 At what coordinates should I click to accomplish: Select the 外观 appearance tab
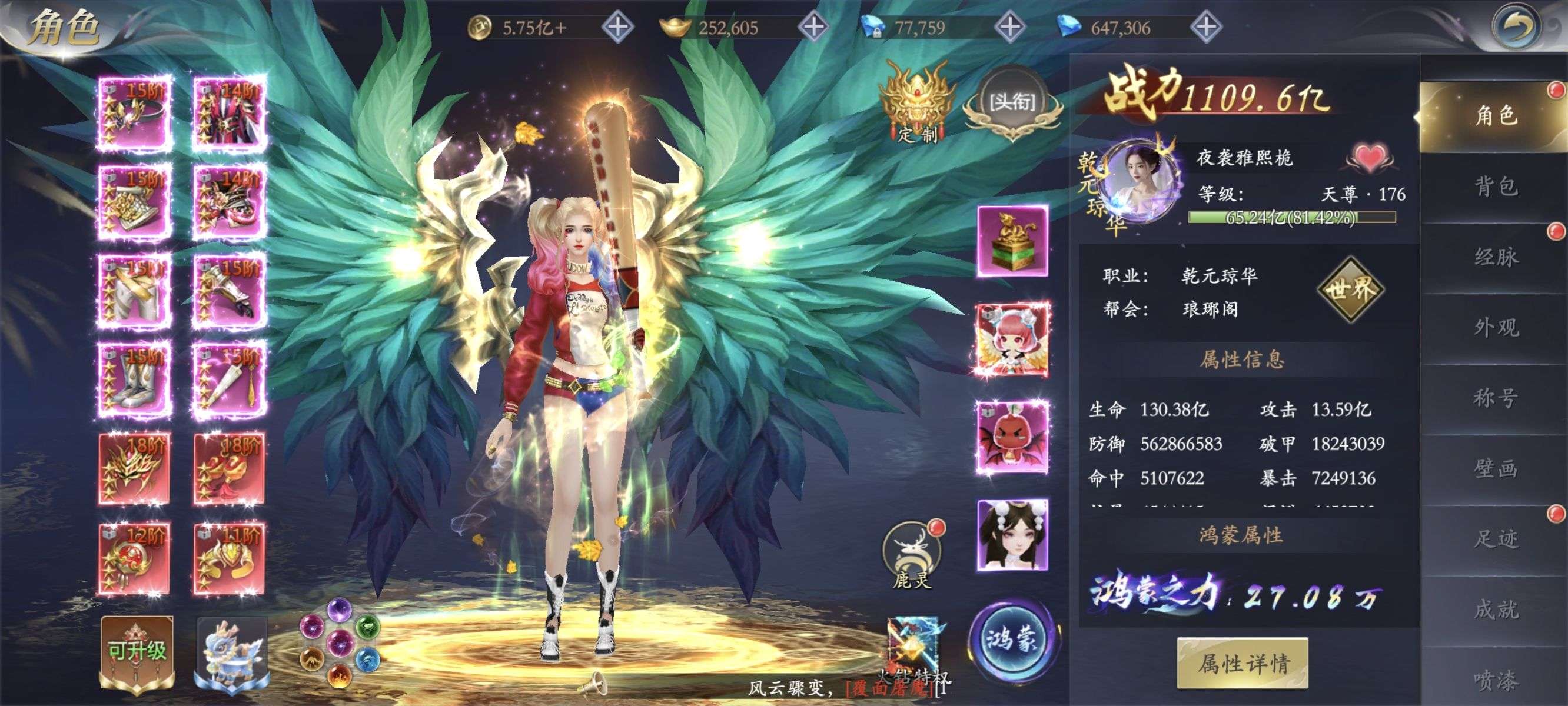pyautogui.click(x=1495, y=328)
